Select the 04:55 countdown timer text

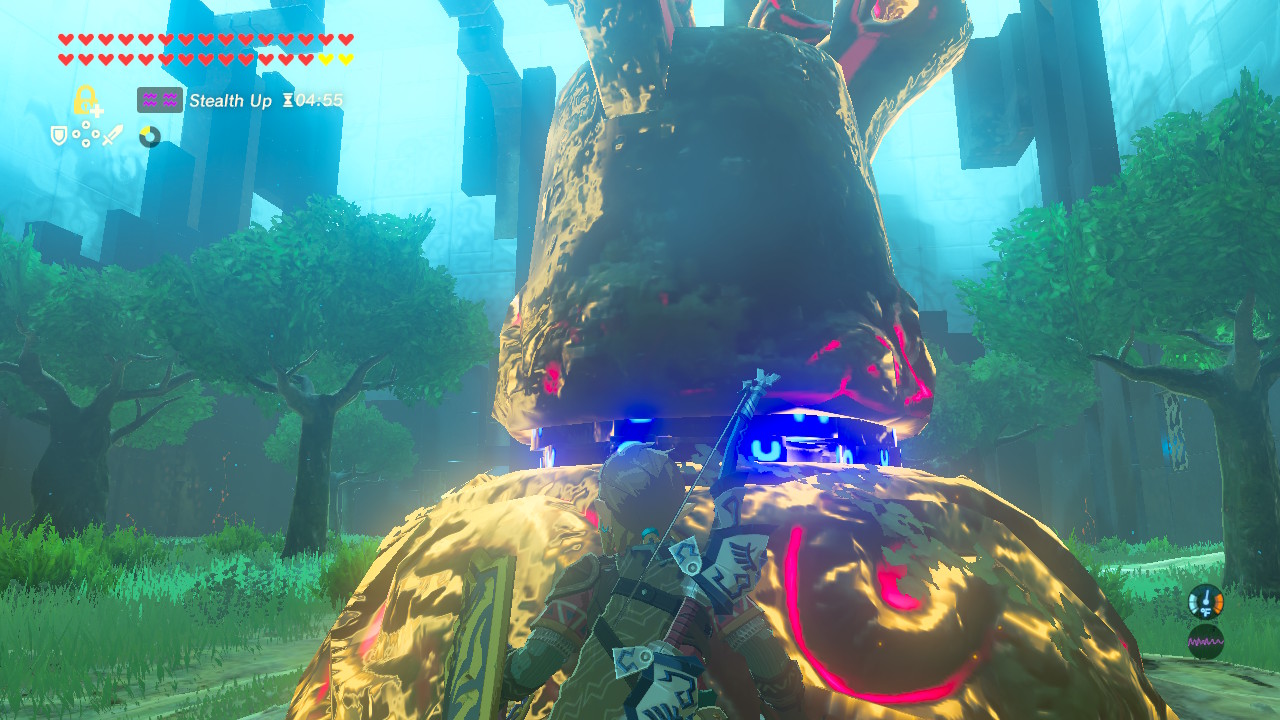(318, 101)
